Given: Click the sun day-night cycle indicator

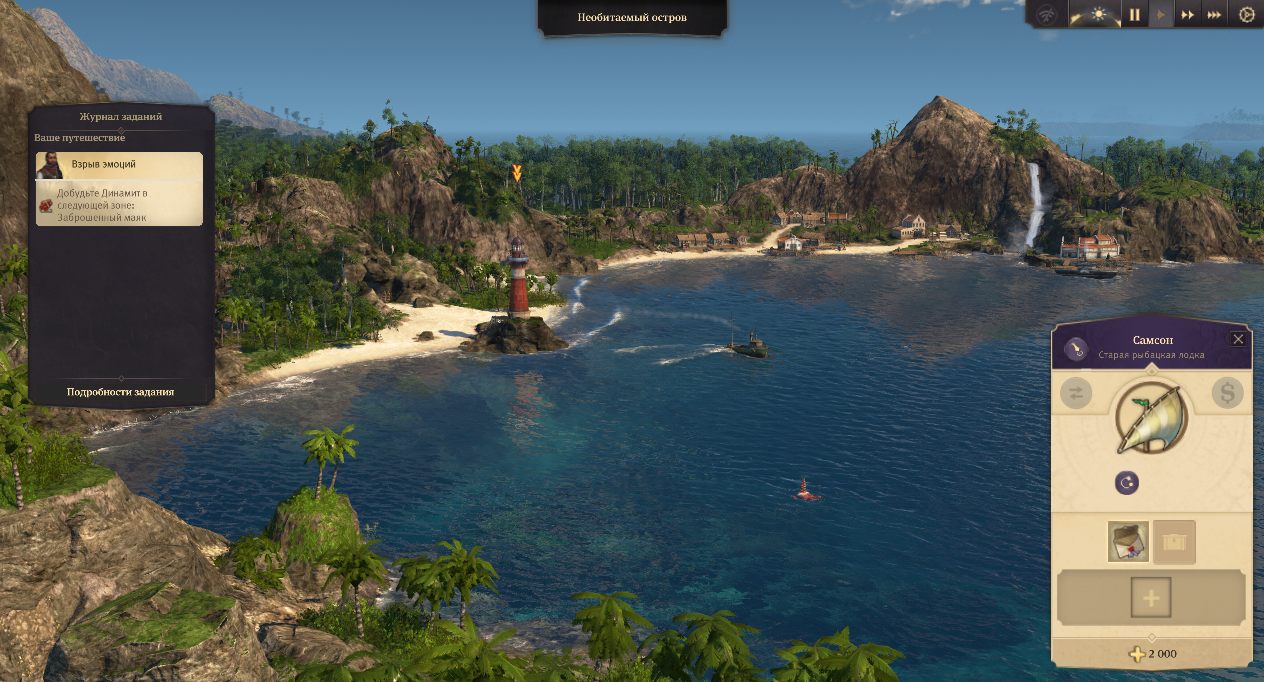Looking at the screenshot, I should point(1099,15).
